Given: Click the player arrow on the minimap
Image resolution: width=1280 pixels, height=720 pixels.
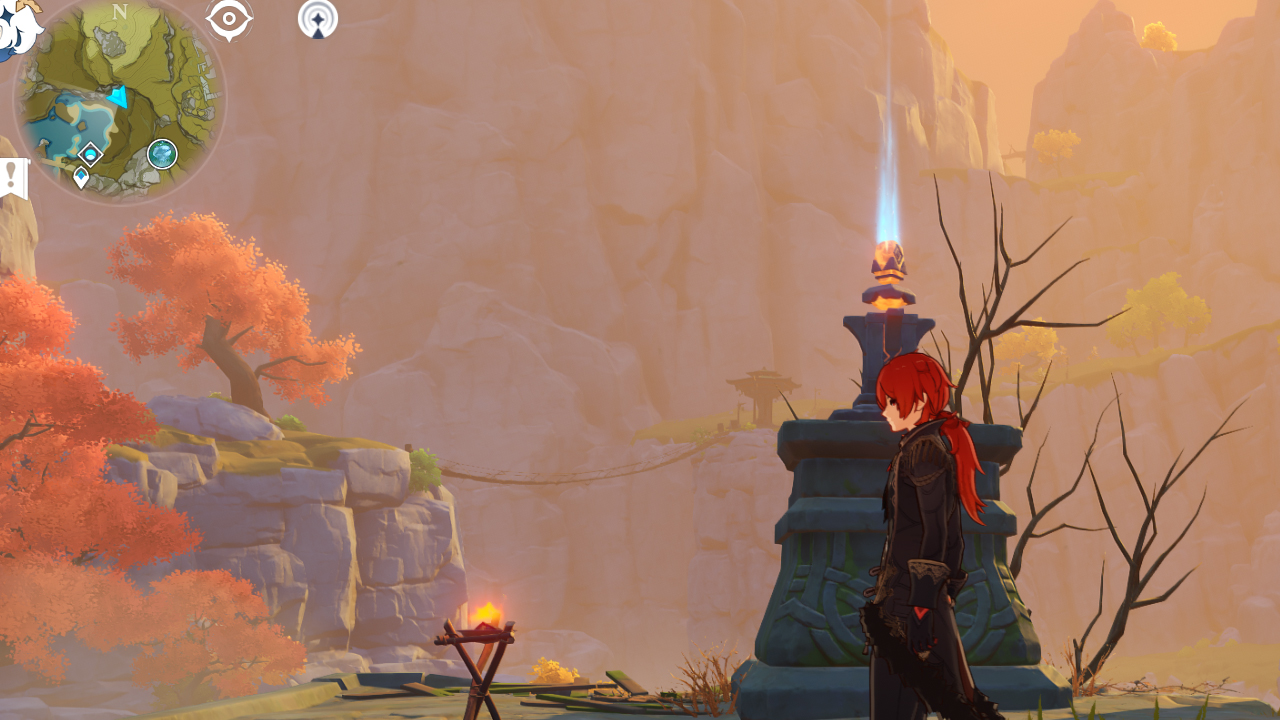Looking at the screenshot, I should pyautogui.click(x=118, y=96).
